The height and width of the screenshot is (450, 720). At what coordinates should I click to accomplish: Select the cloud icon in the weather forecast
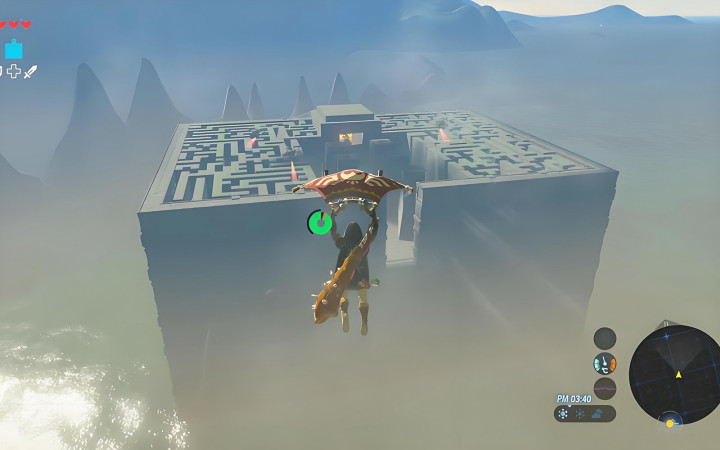pos(597,414)
